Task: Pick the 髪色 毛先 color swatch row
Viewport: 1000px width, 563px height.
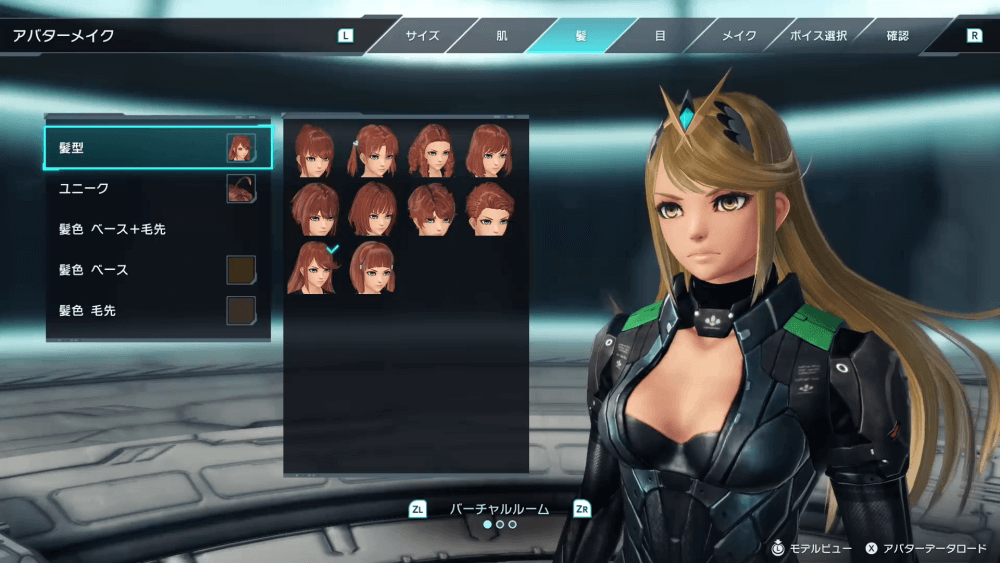Action: pos(157,311)
